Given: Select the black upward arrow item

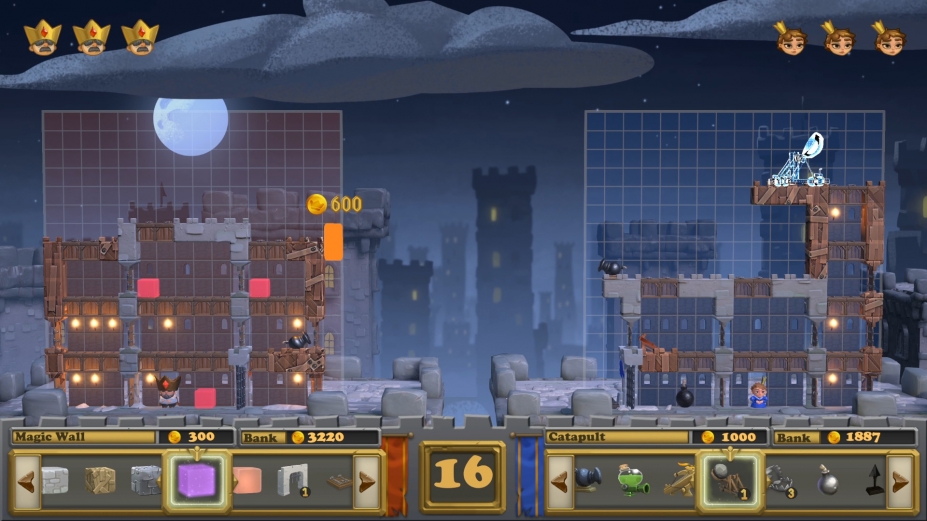Looking at the screenshot, I should pos(873,481).
